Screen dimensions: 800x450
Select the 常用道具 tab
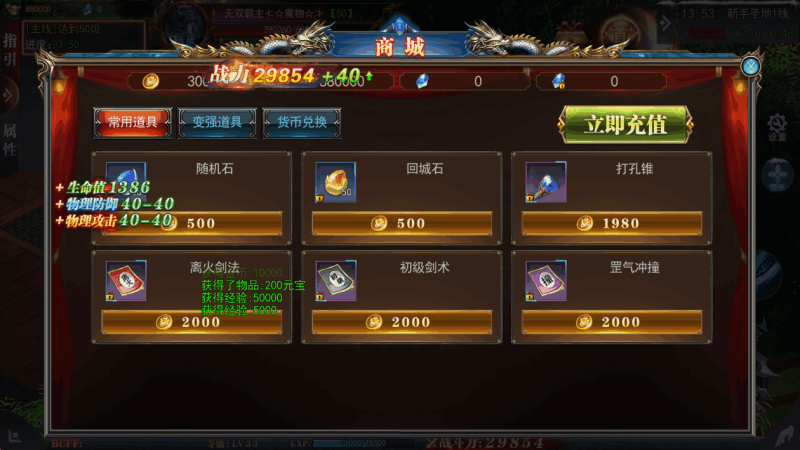[x=132, y=122]
